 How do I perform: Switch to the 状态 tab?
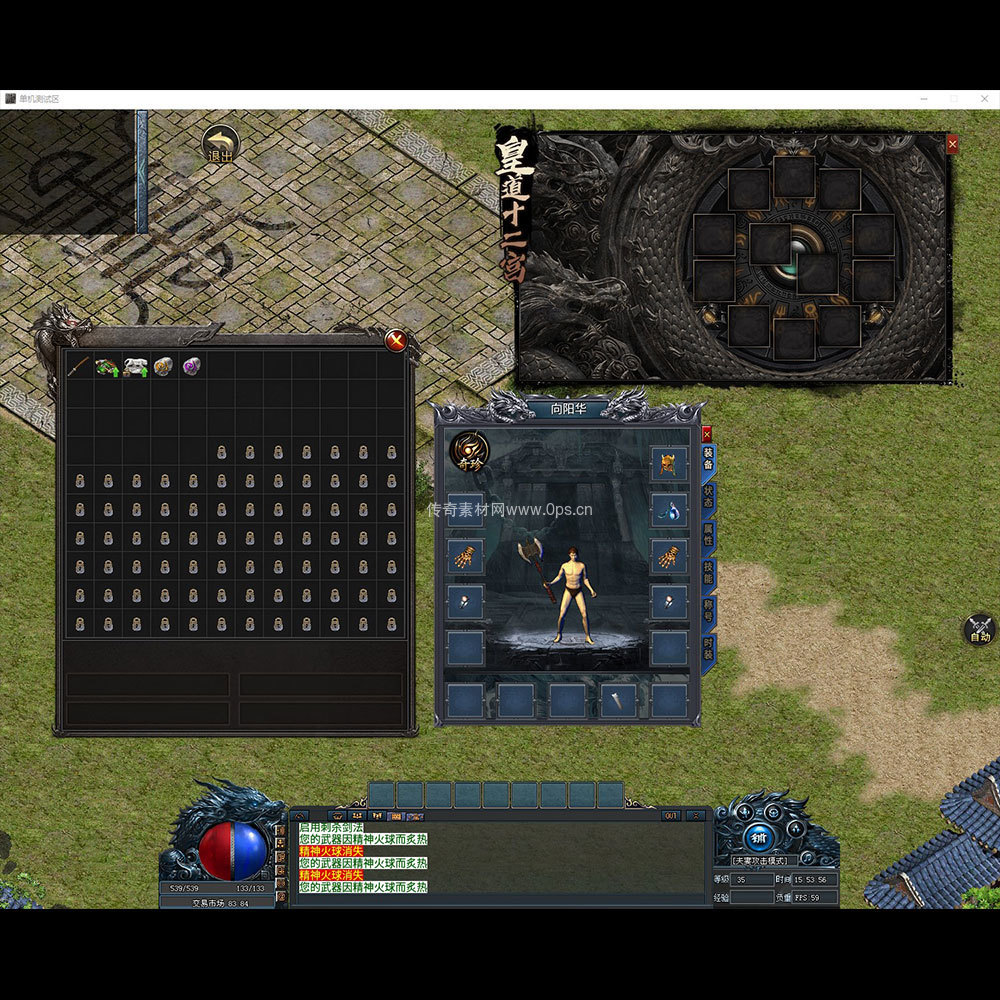[709, 497]
